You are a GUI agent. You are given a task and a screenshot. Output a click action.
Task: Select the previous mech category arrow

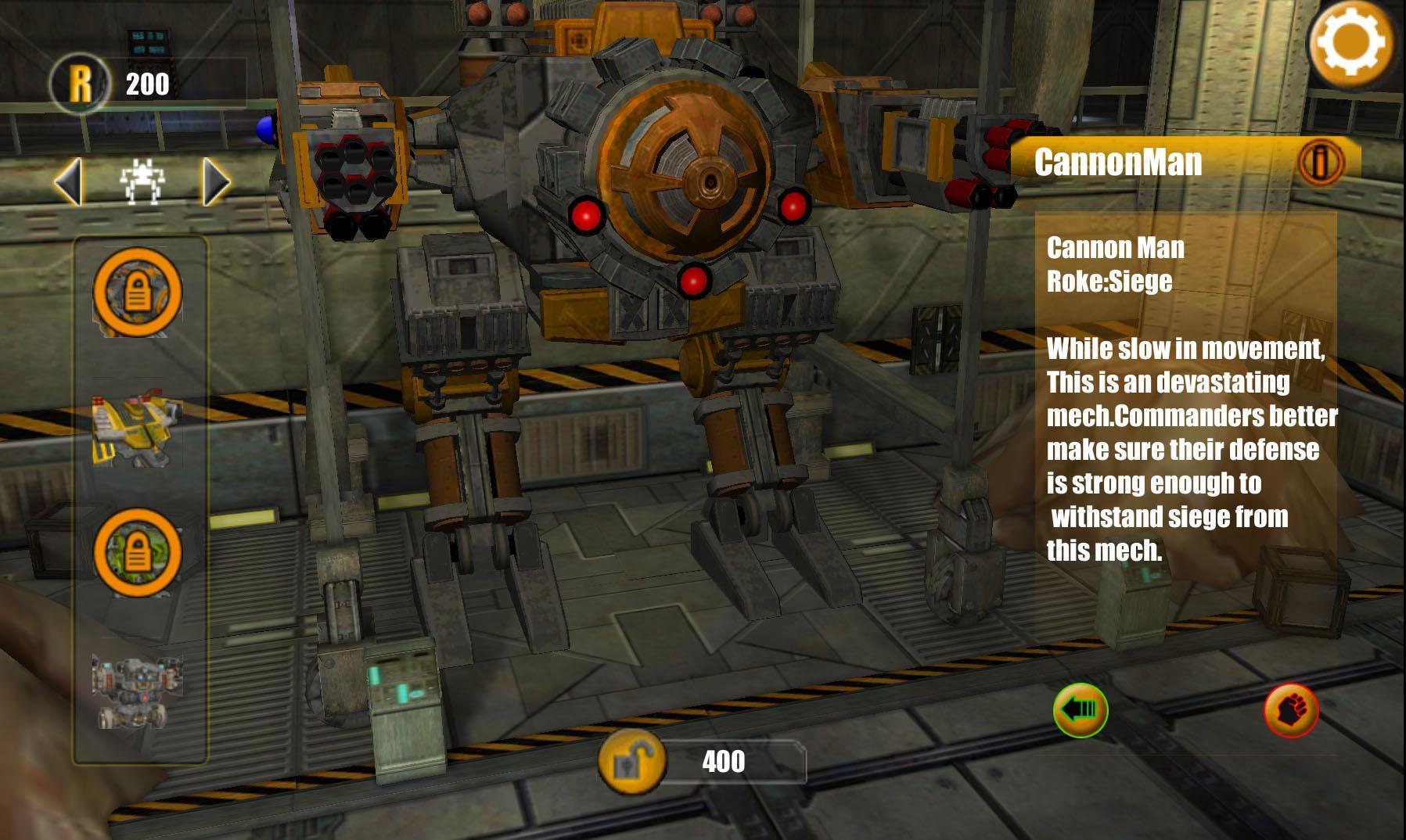tap(68, 182)
